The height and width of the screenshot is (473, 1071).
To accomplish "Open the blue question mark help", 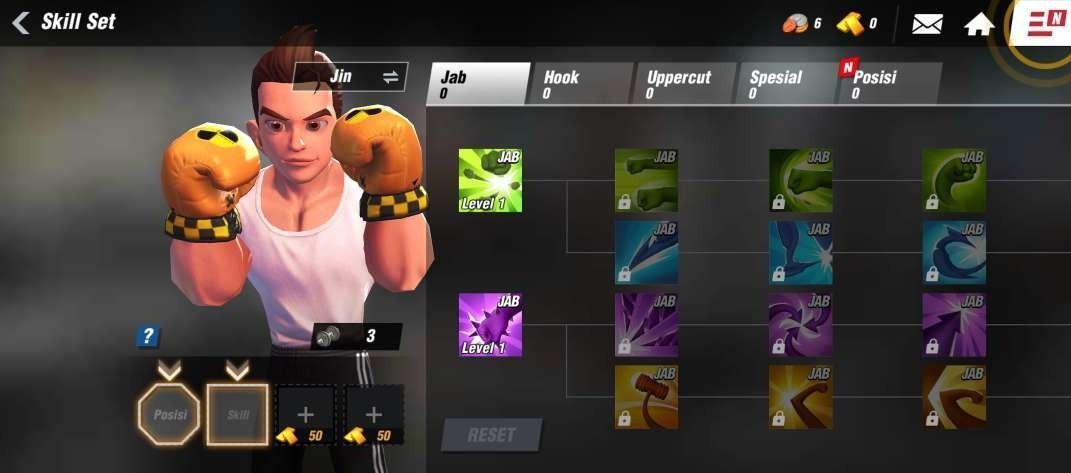I will [149, 337].
